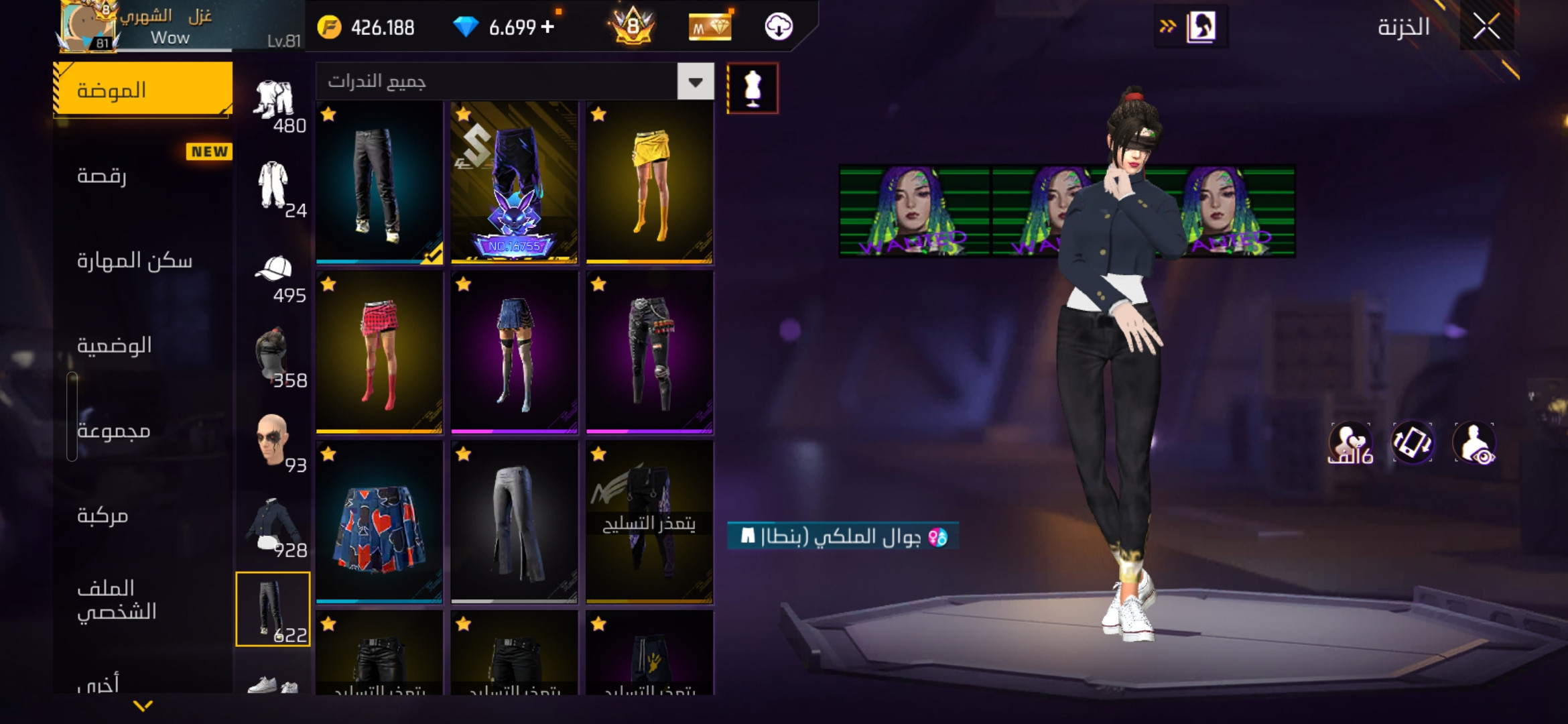Pick the red plaid skirt item
The image size is (1568, 724).
point(379,352)
